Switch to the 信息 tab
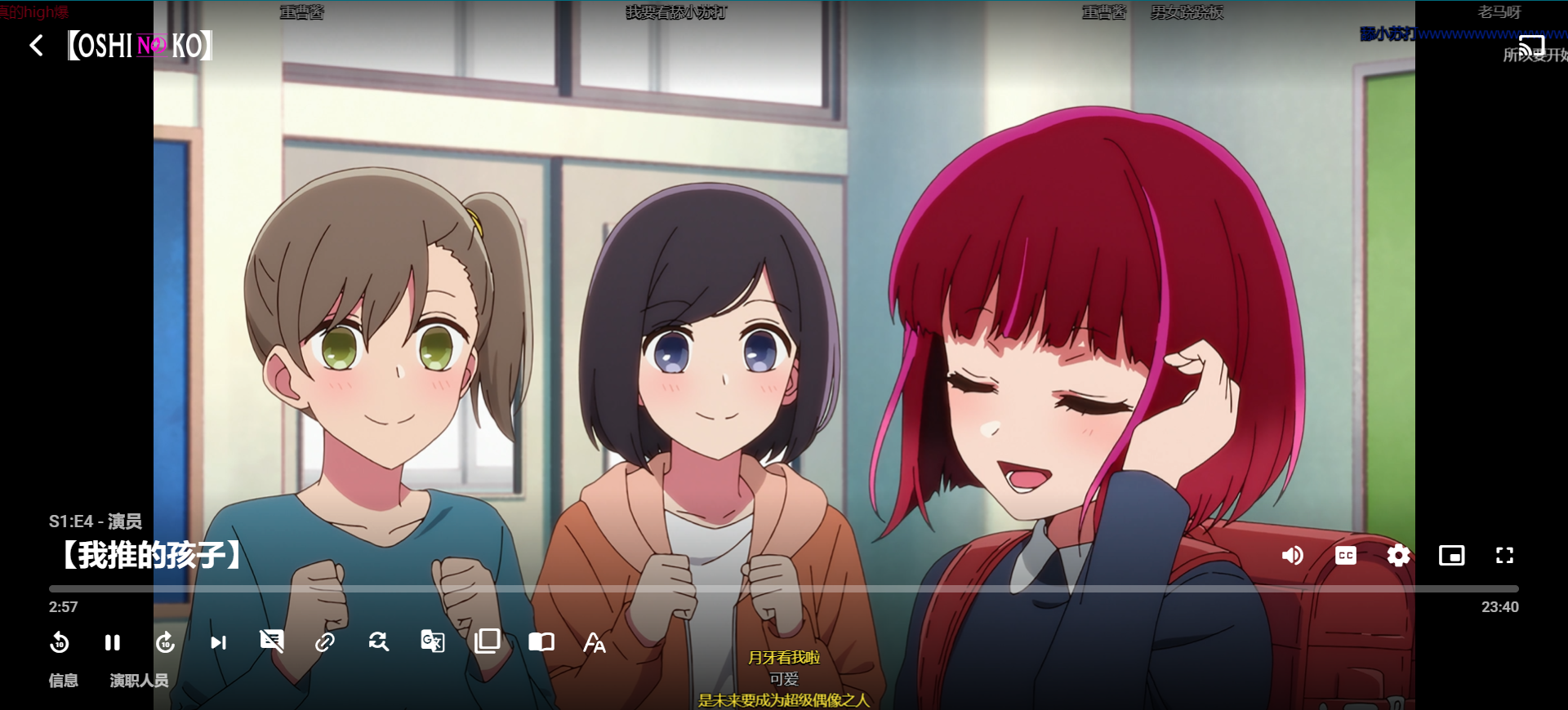 coord(64,681)
